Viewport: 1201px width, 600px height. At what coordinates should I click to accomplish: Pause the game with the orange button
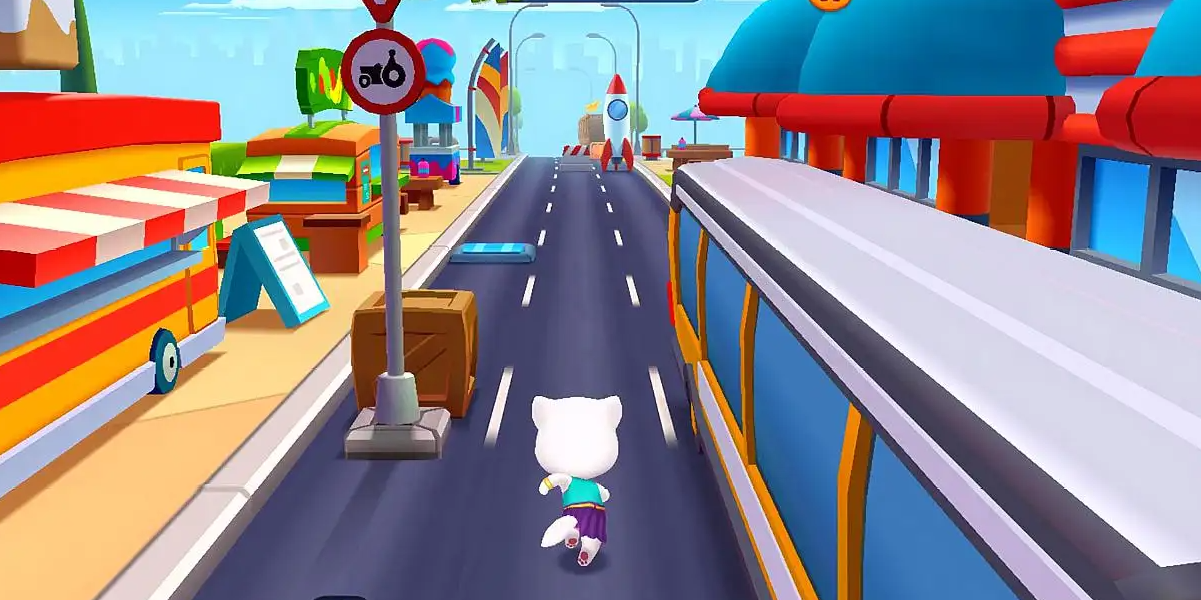coord(829,3)
